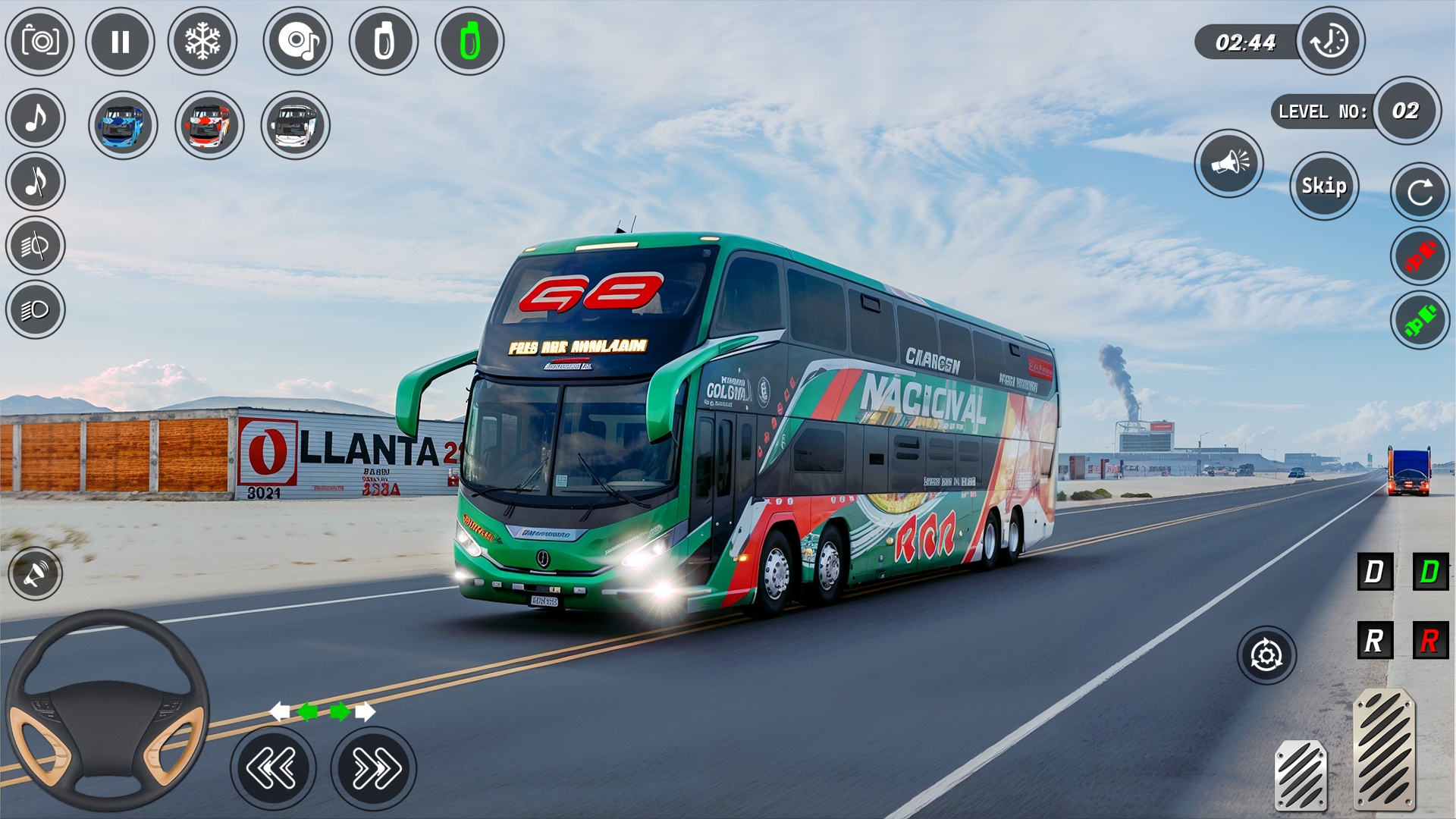Steer right with the double-arrow button
This screenshot has height=819, width=1456.
point(374,768)
